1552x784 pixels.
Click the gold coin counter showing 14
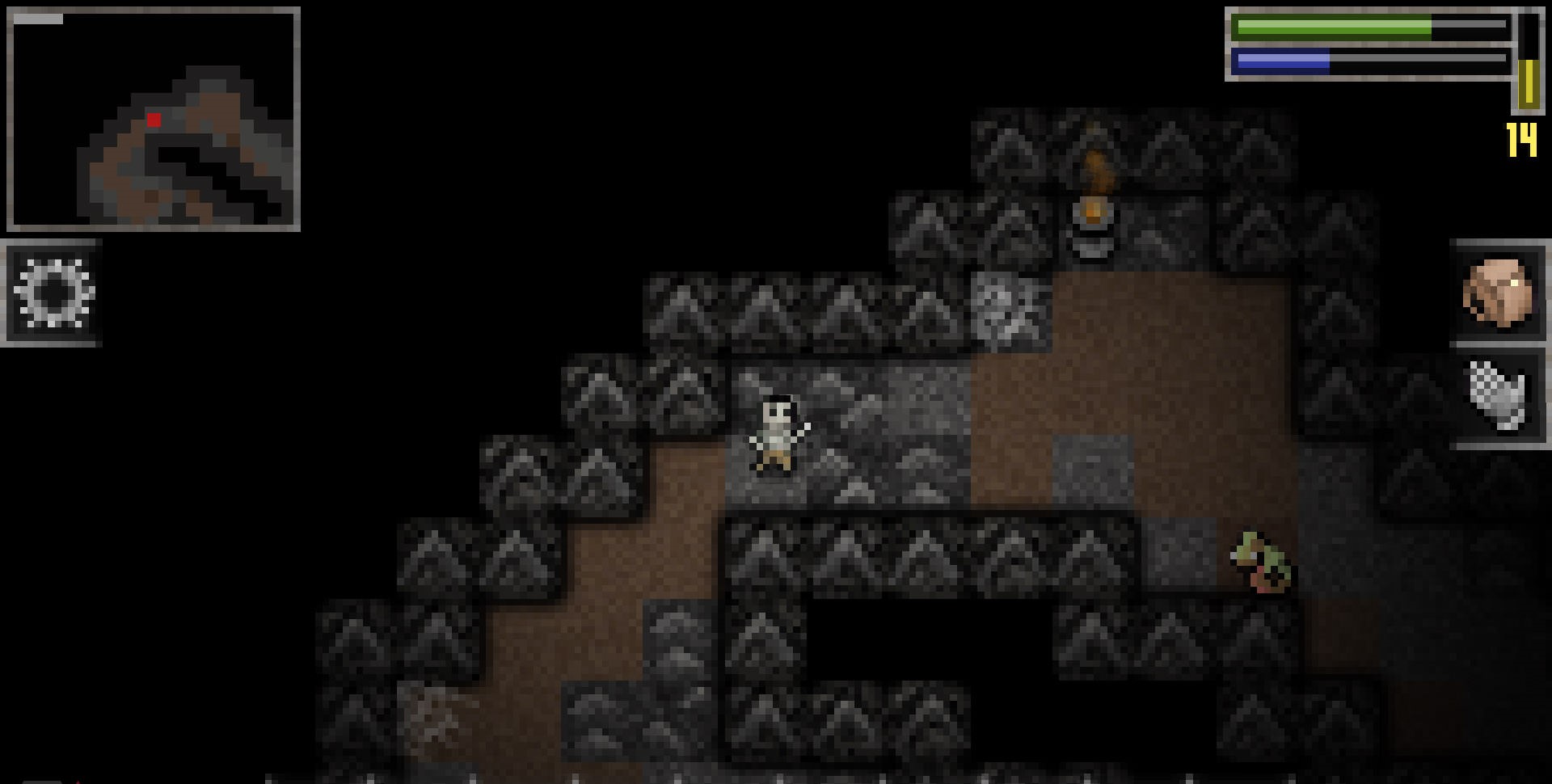click(x=1520, y=137)
